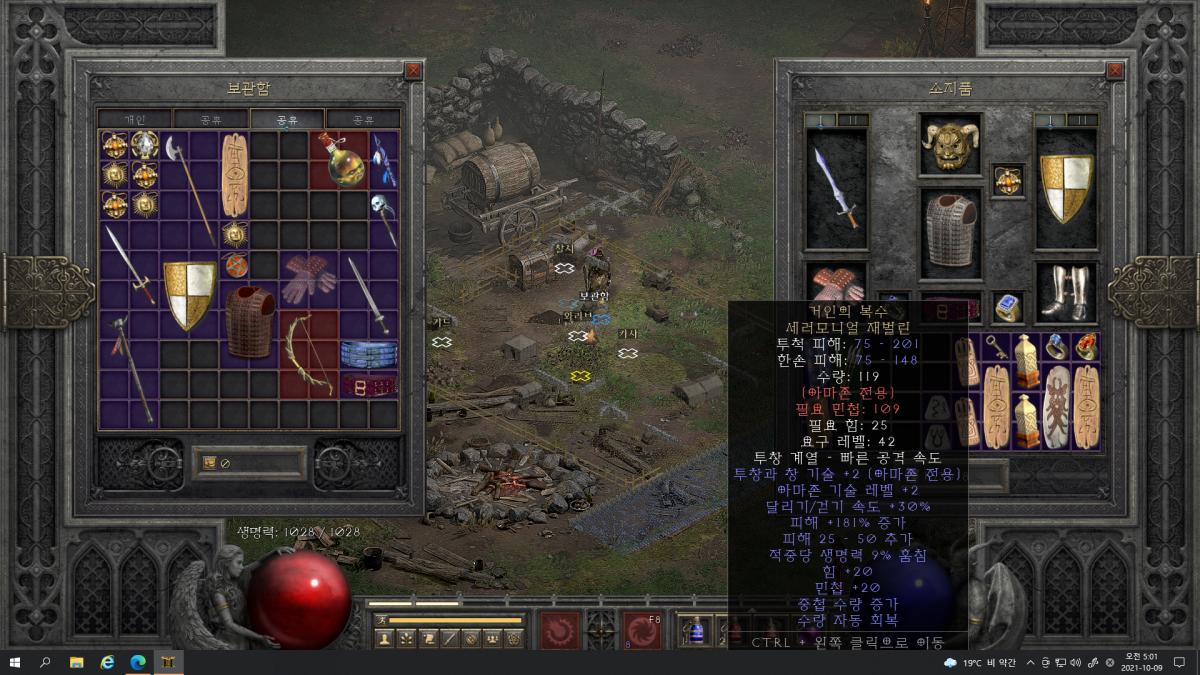Select the key in the inventory
This screenshot has width=1200, height=675.
[x=997, y=348]
